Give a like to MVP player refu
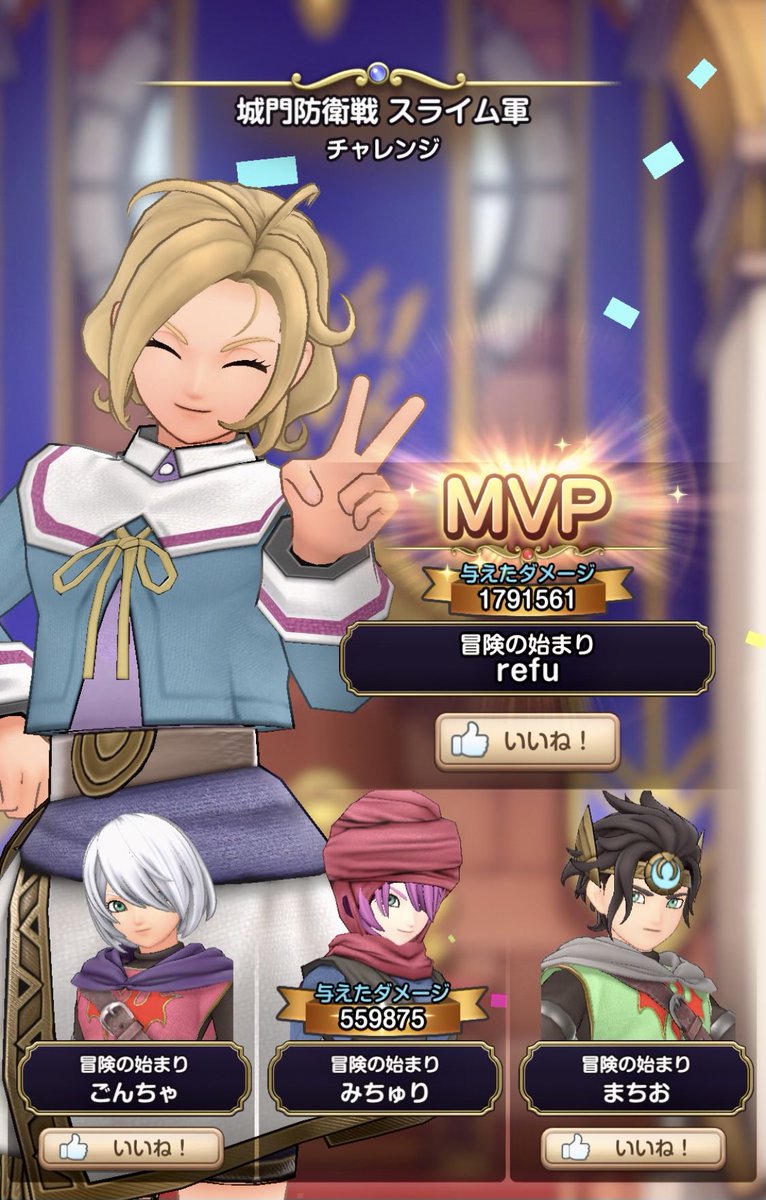Image resolution: width=766 pixels, height=1200 pixels. click(527, 742)
